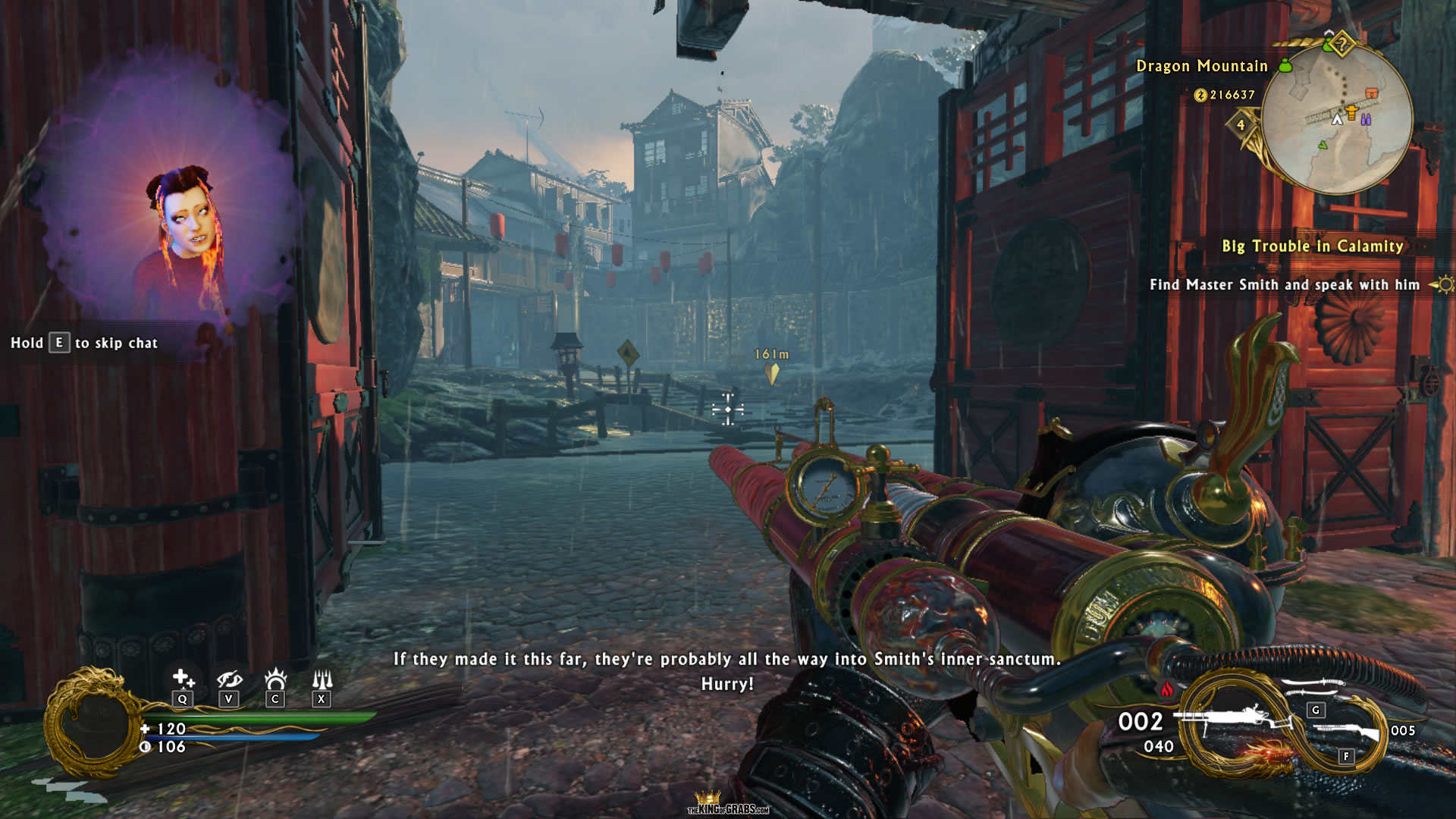Open the circular minimap

click(x=1337, y=118)
